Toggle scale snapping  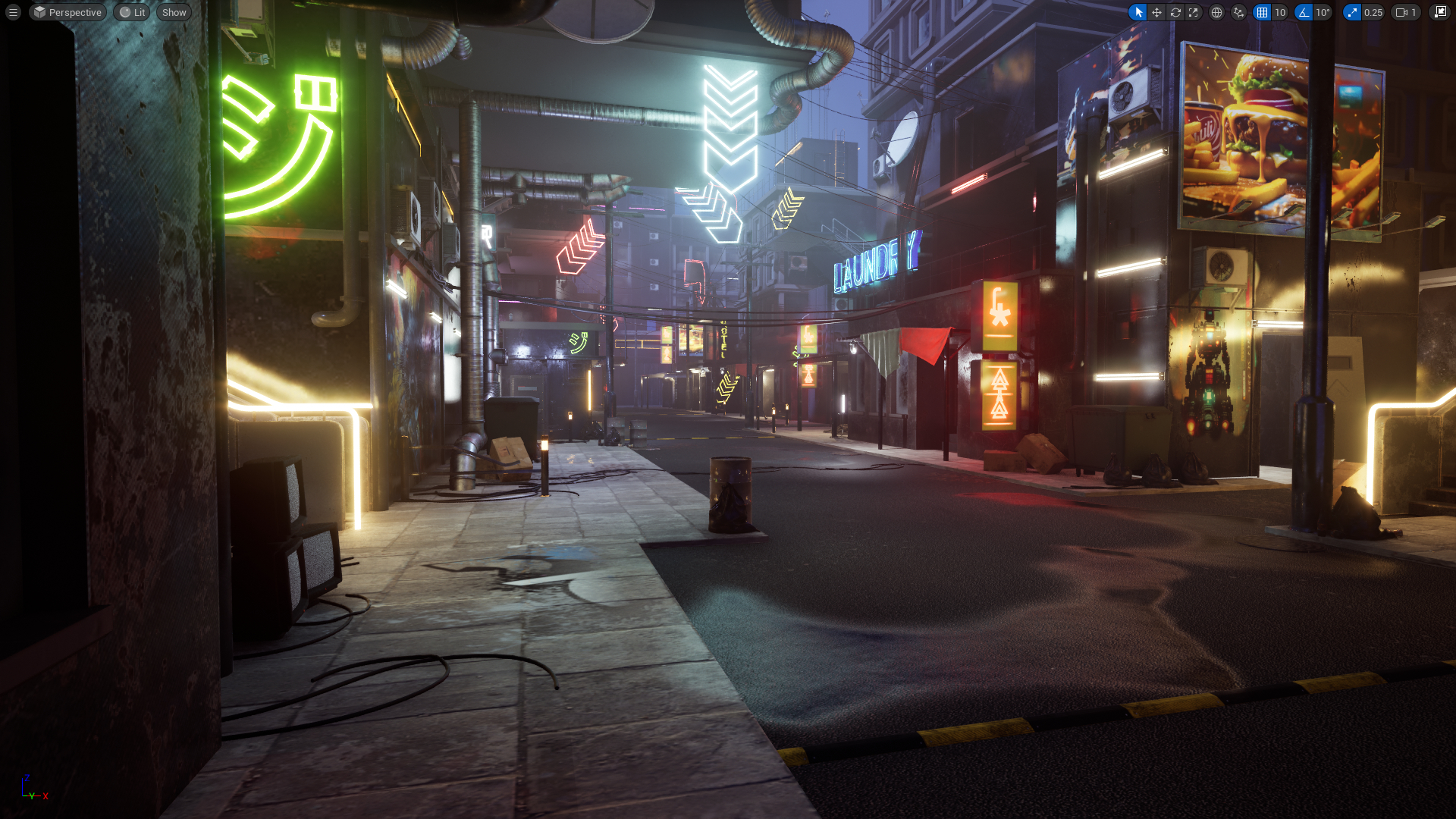click(1351, 12)
